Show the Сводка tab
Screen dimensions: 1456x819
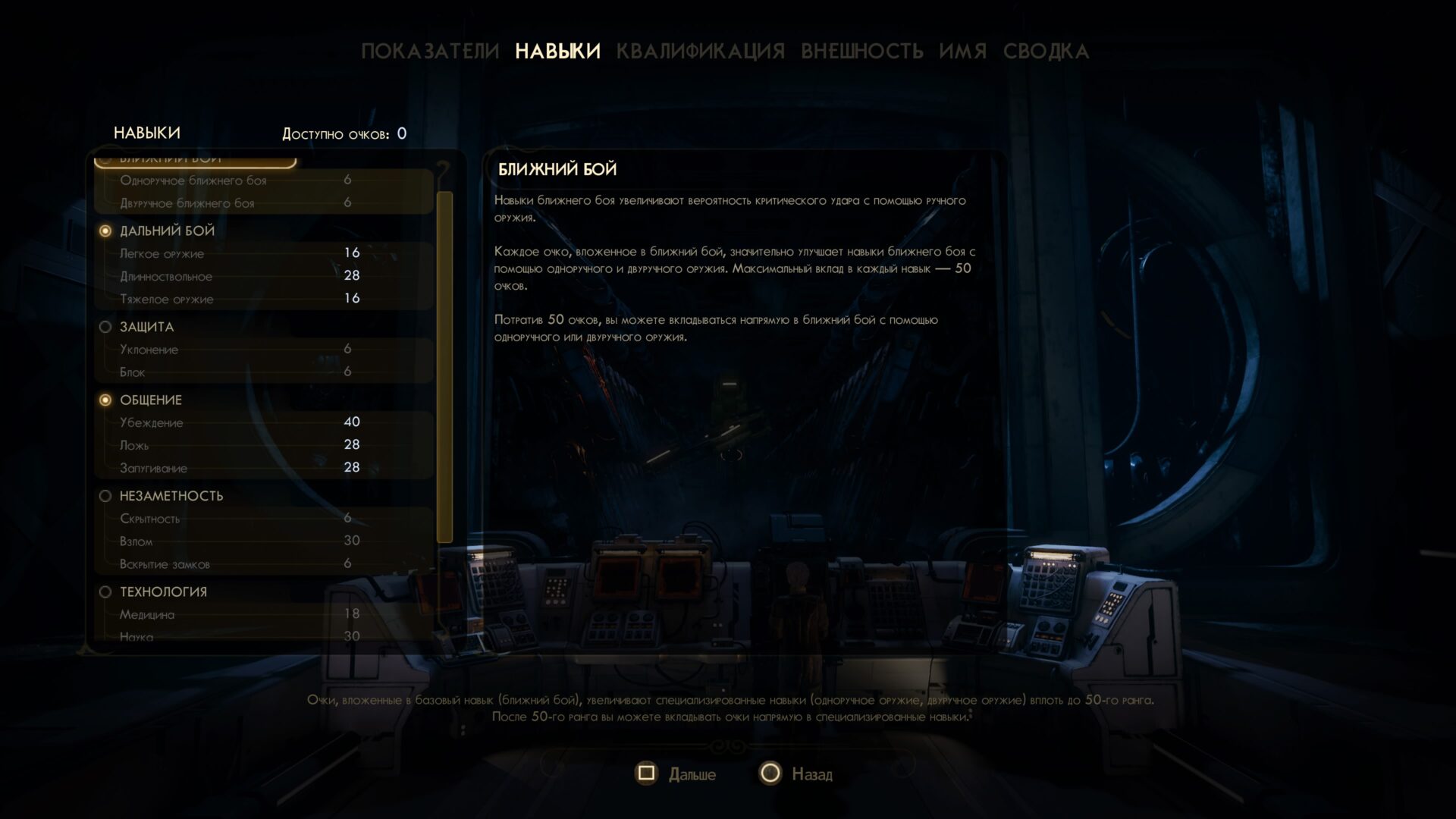1046,52
